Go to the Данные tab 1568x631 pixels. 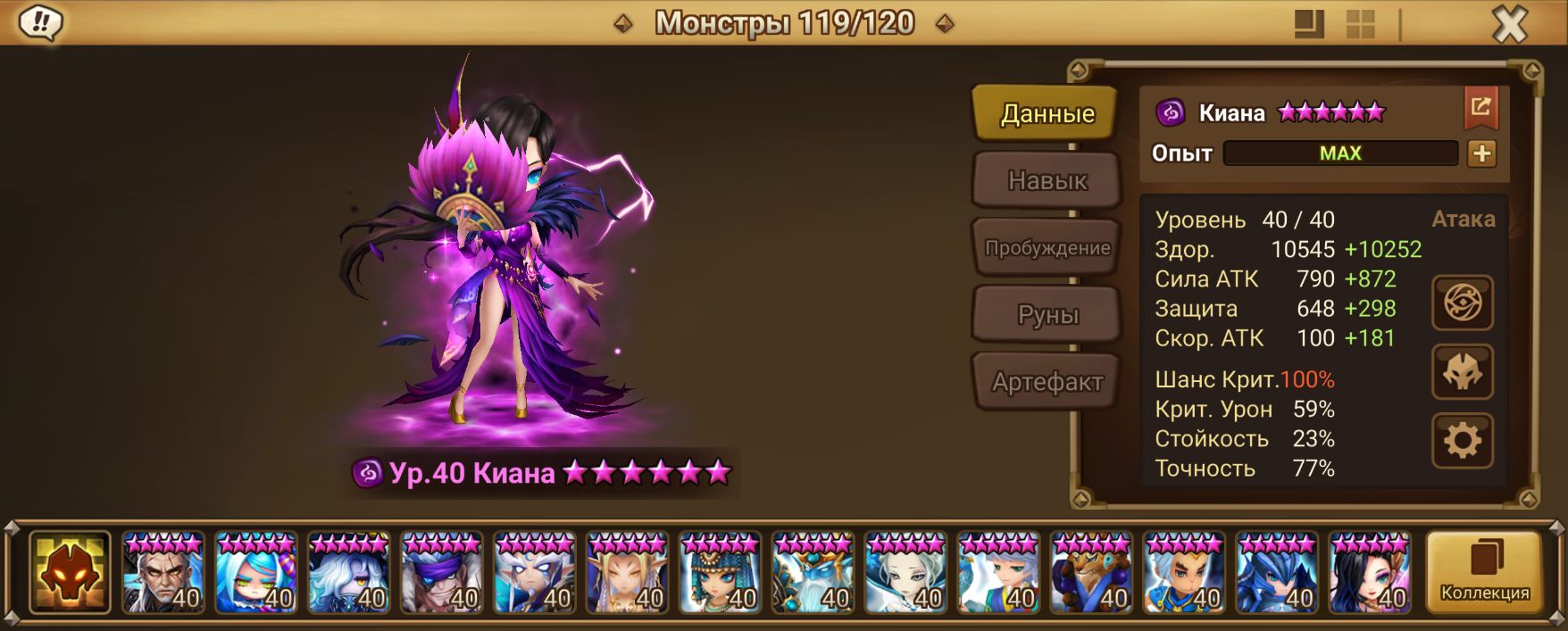coord(1047,113)
